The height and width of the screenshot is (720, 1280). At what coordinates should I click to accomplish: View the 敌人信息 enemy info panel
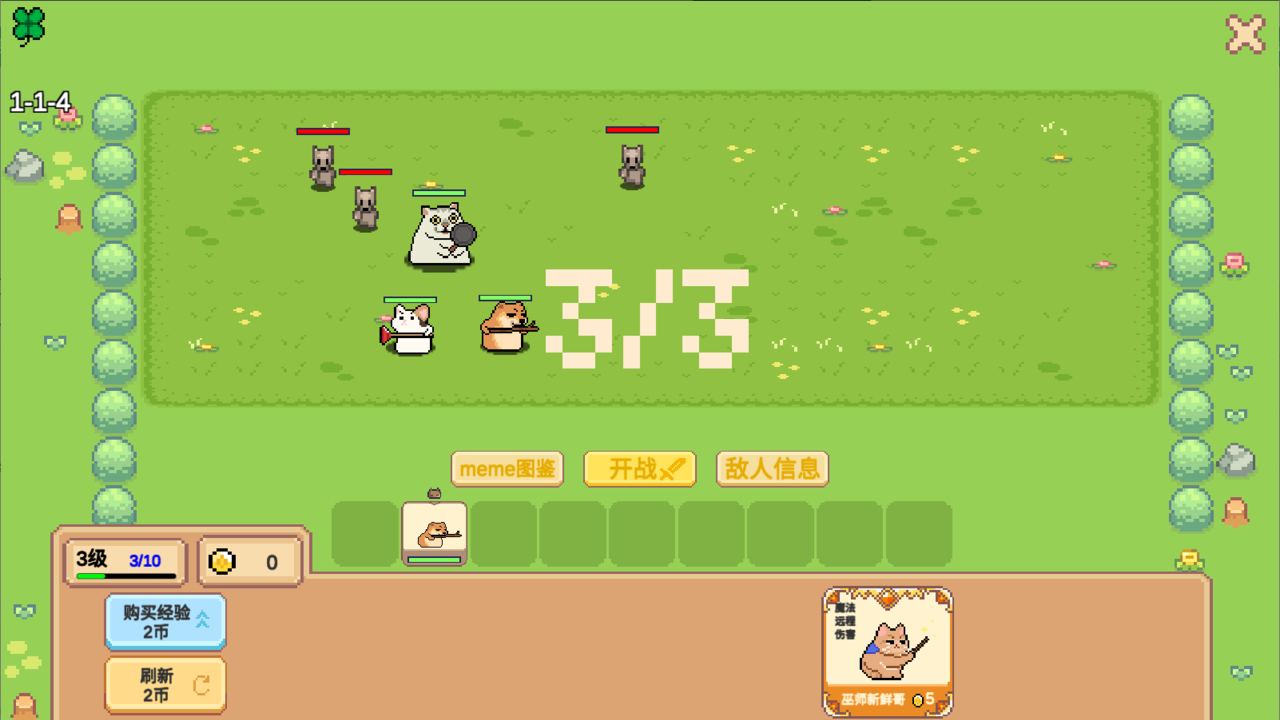point(772,468)
